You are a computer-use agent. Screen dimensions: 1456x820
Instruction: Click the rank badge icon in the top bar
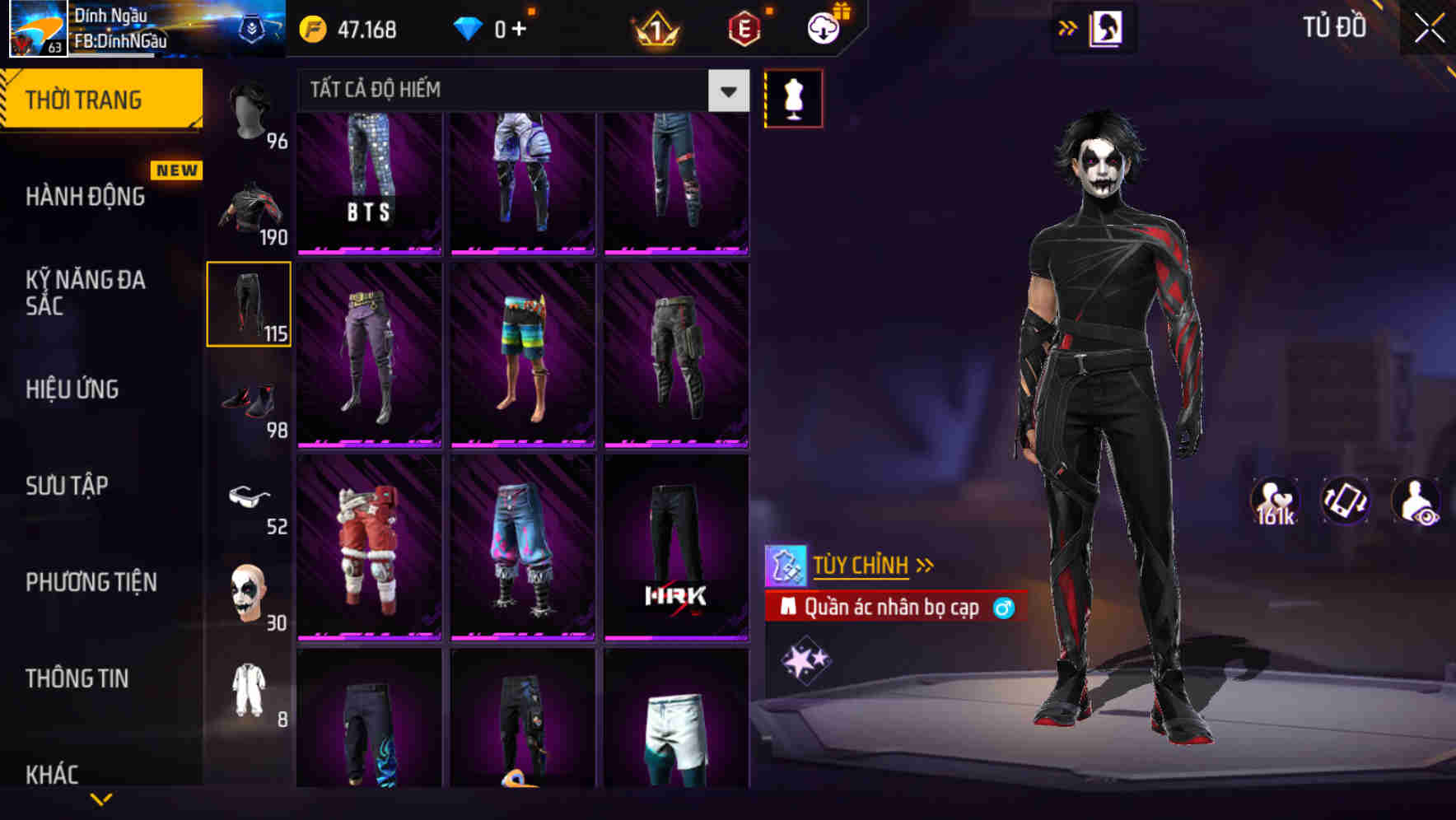655,27
